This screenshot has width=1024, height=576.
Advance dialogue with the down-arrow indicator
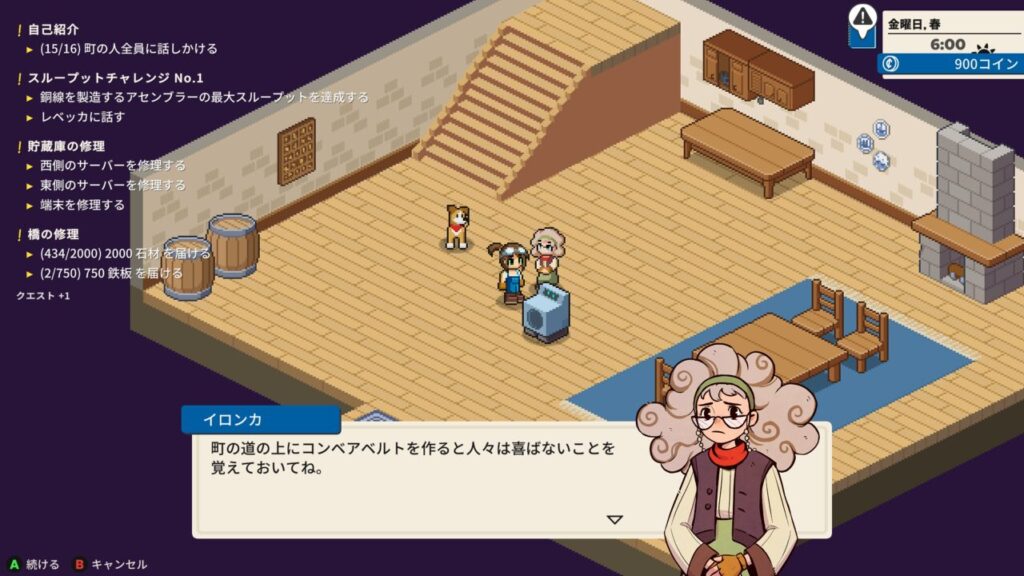click(615, 519)
